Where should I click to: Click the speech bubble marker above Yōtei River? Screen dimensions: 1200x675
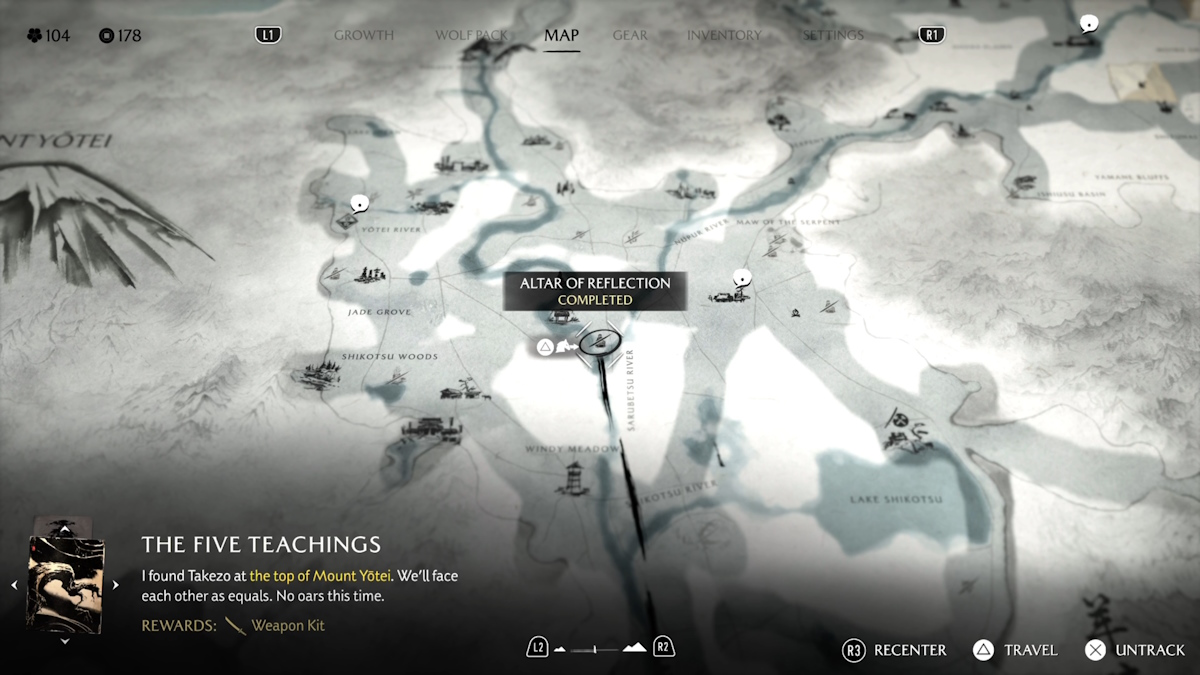[360, 204]
